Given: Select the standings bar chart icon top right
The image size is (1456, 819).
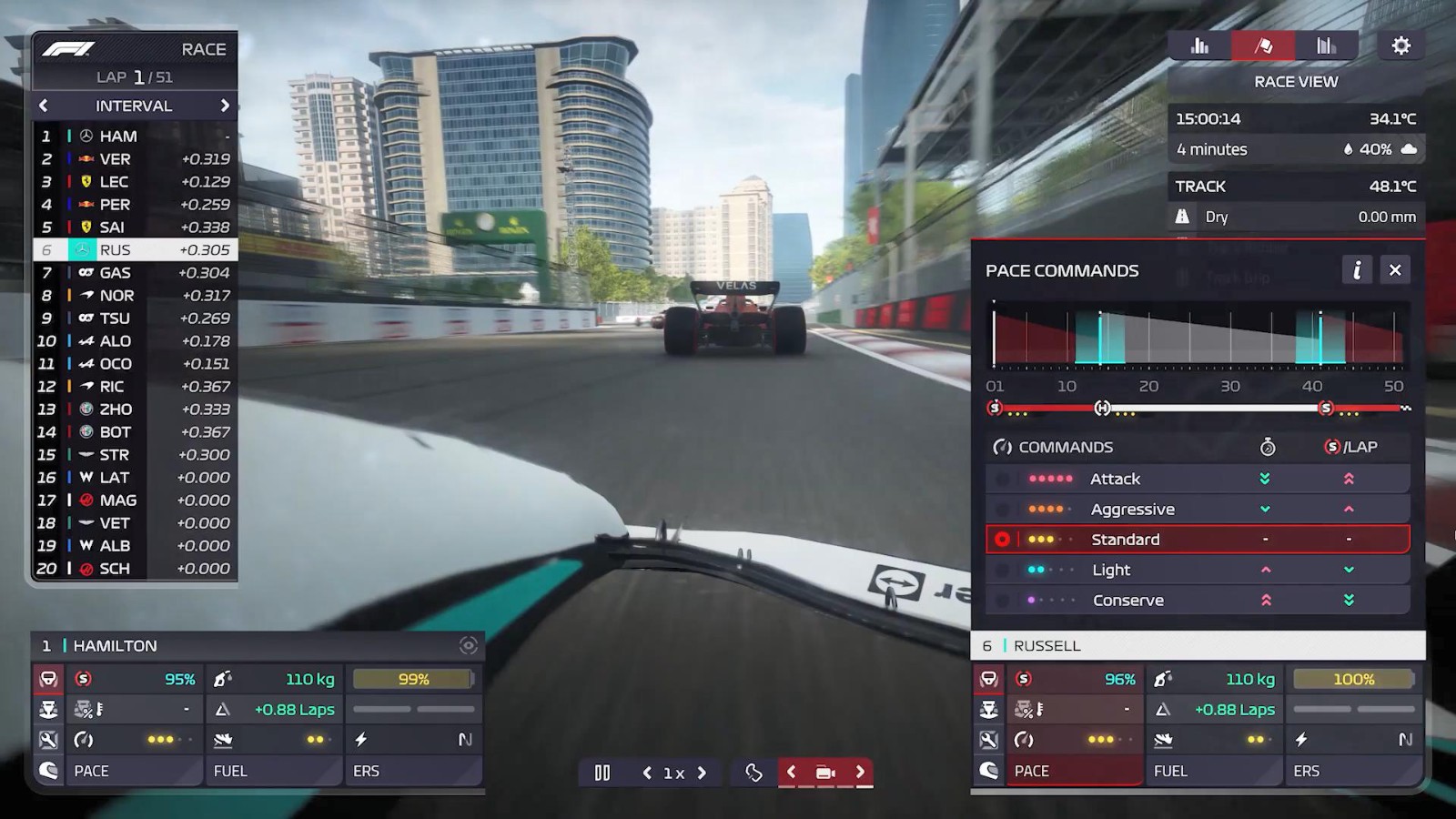Looking at the screenshot, I should pyautogui.click(x=1199, y=44).
